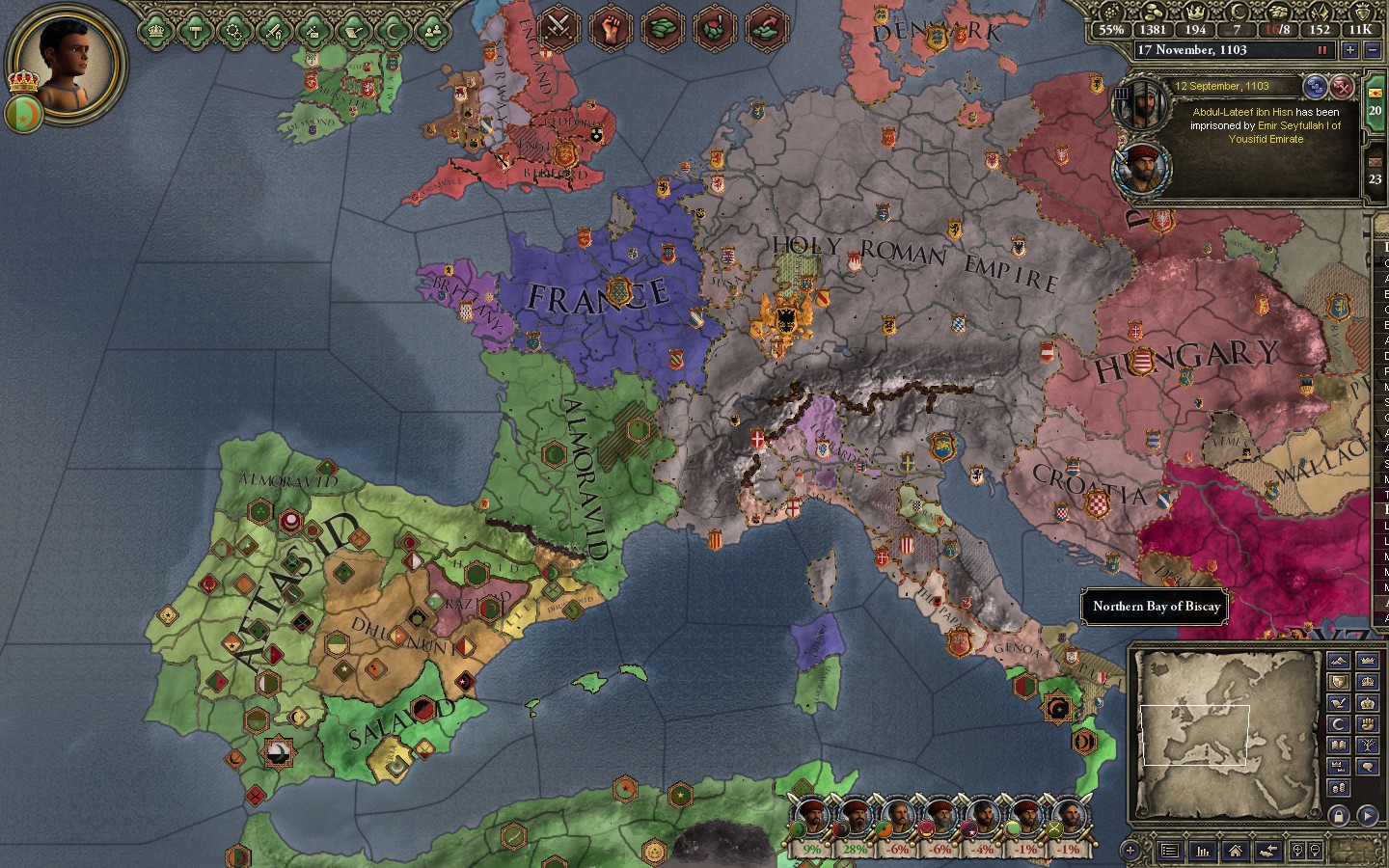The height and width of the screenshot is (868, 1389).
Task: Dismiss the imprisonment message with the red button
Action: point(1342,87)
